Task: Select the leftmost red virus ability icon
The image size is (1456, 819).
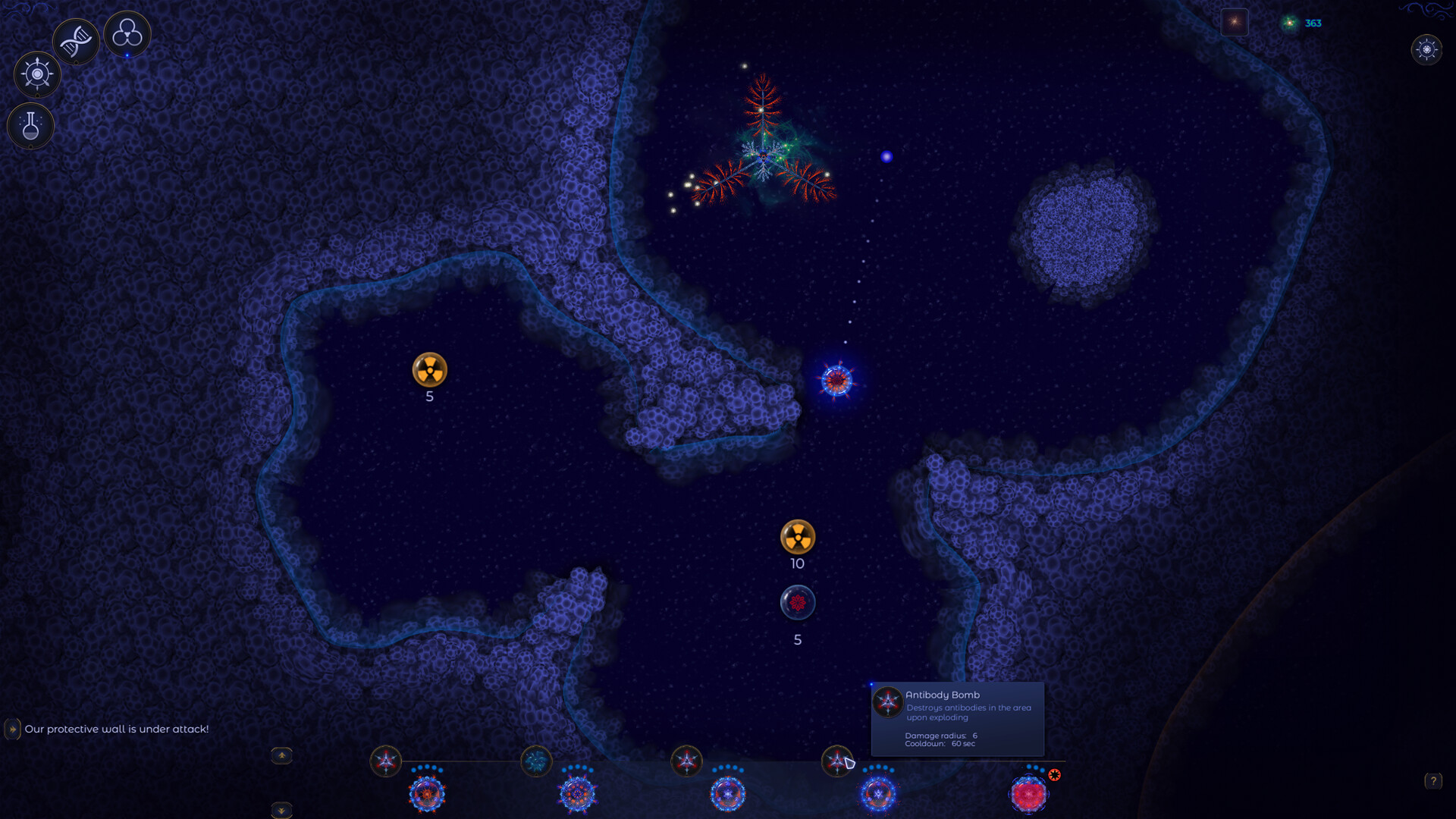Action: coord(387,762)
